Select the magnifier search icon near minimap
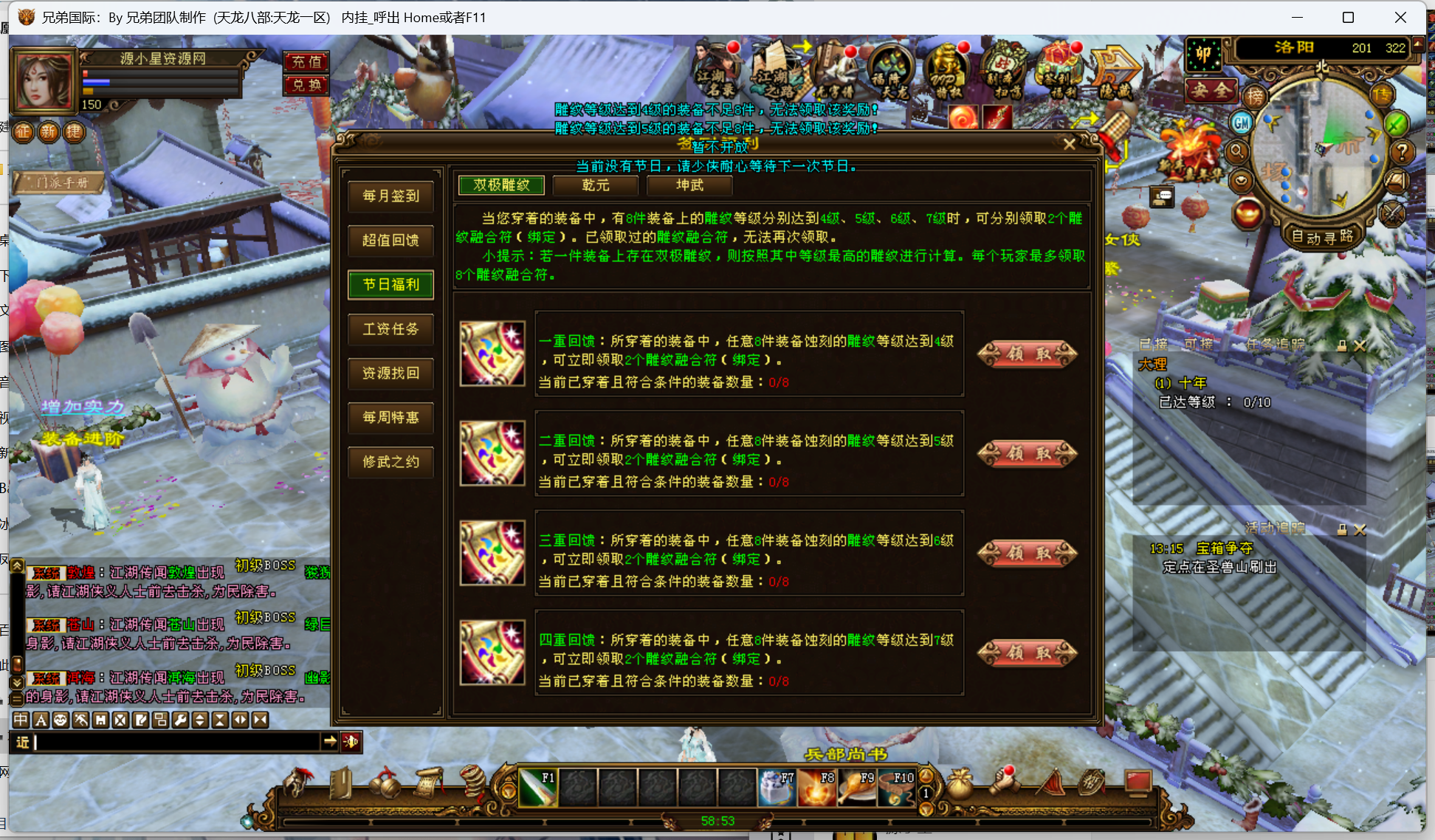 (x=1238, y=151)
